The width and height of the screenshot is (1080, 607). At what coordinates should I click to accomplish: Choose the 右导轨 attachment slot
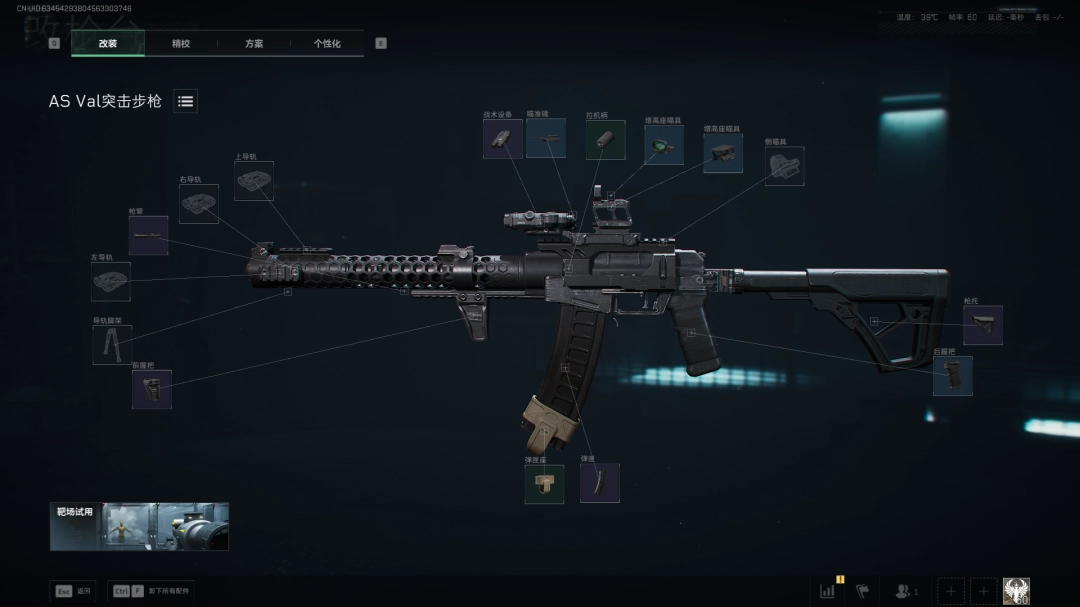(199, 204)
